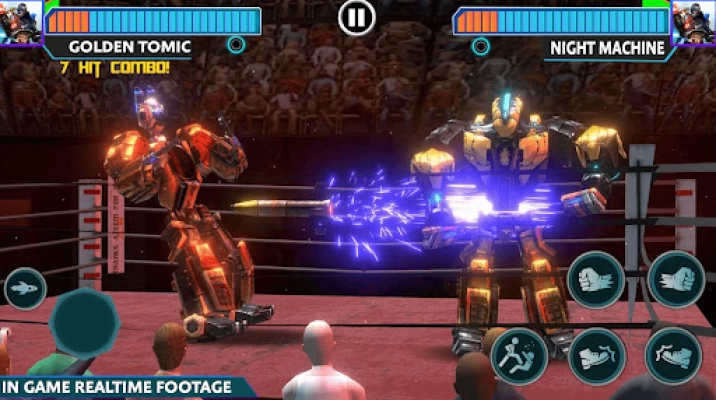Throw a punch with the right-facing fist button
This screenshot has height=400, width=716.
676,279
